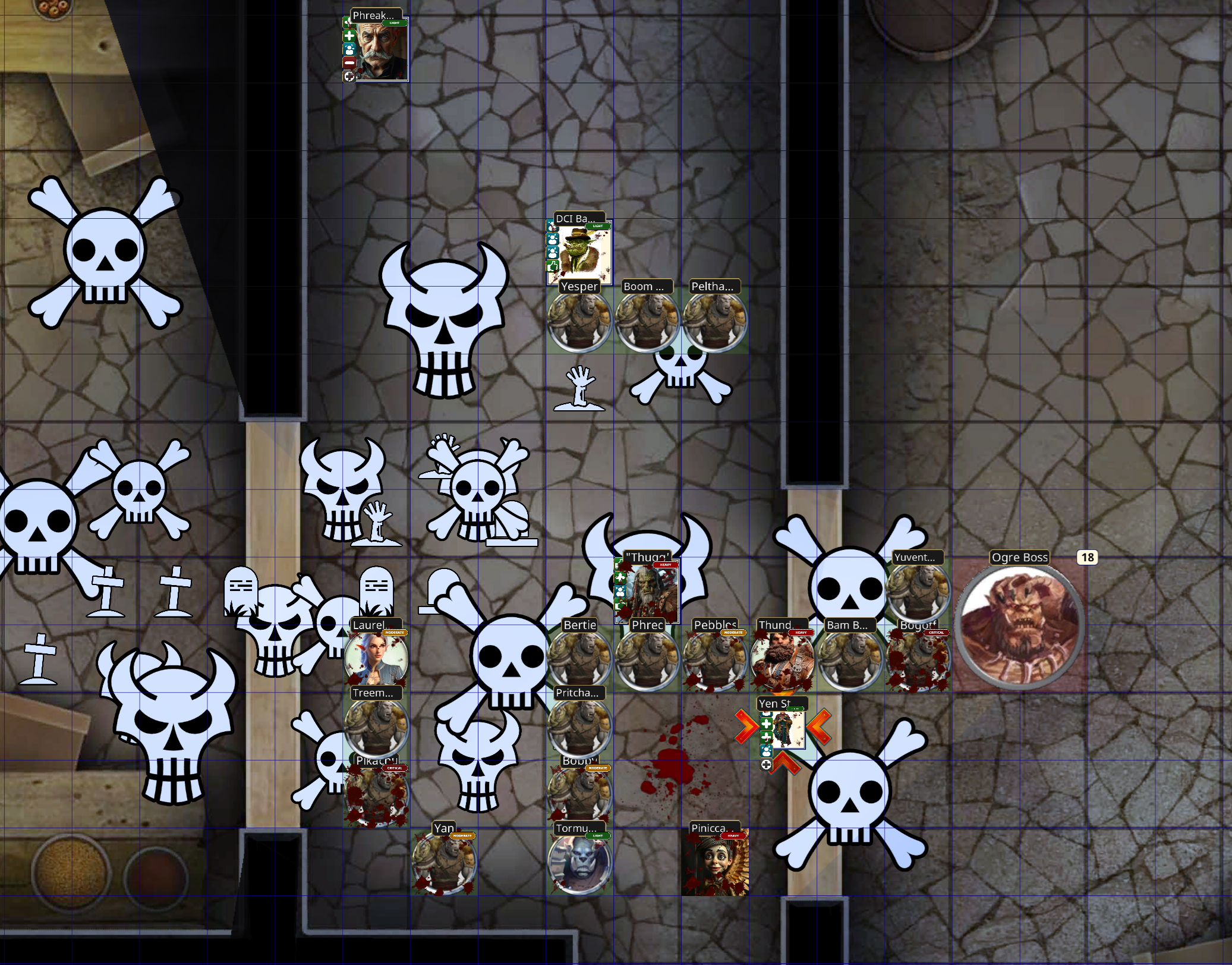Click the blue person icon on Thugg's token

click(x=620, y=592)
